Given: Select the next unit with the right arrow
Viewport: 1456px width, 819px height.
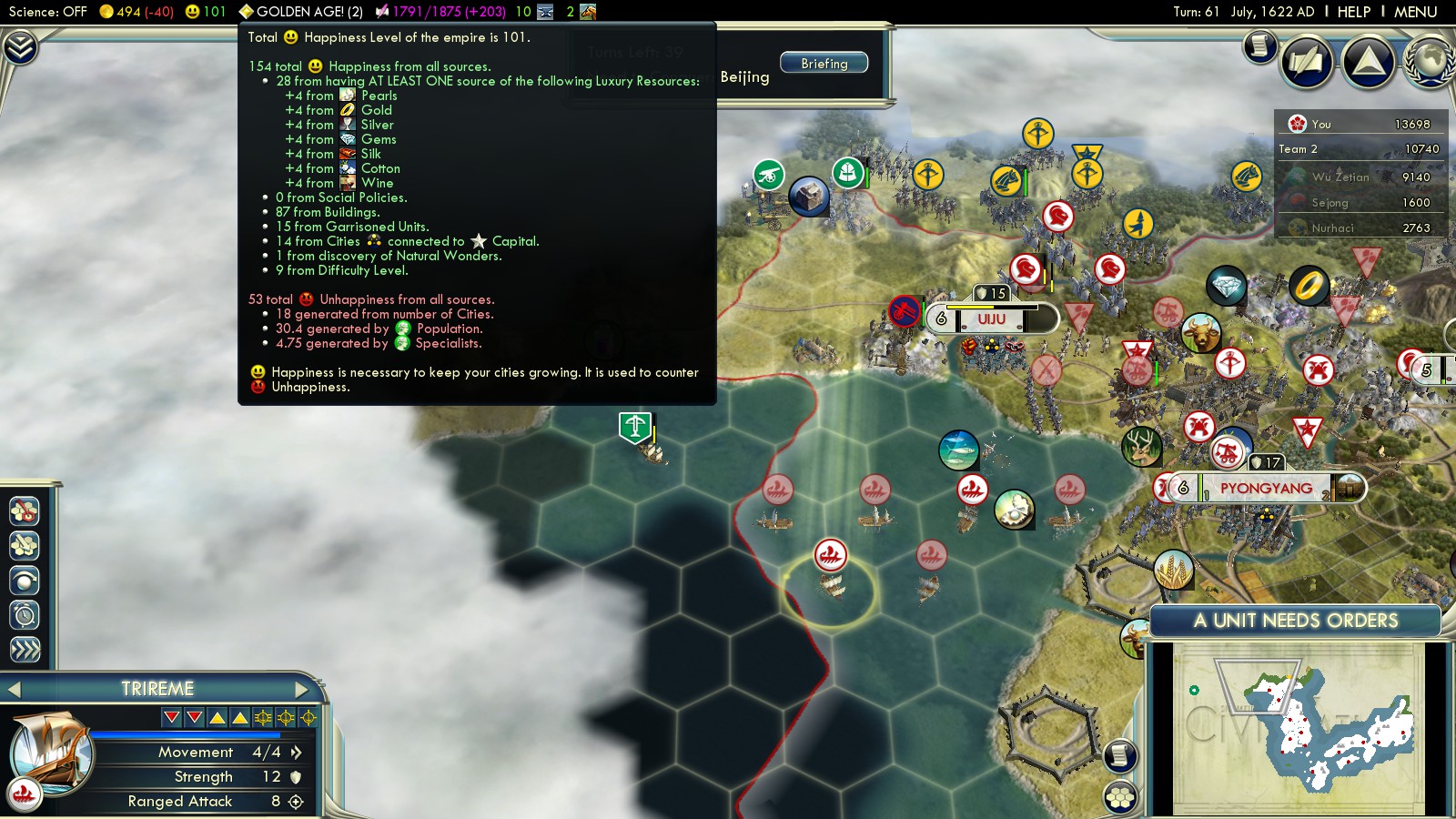Looking at the screenshot, I should pyautogui.click(x=302, y=689).
